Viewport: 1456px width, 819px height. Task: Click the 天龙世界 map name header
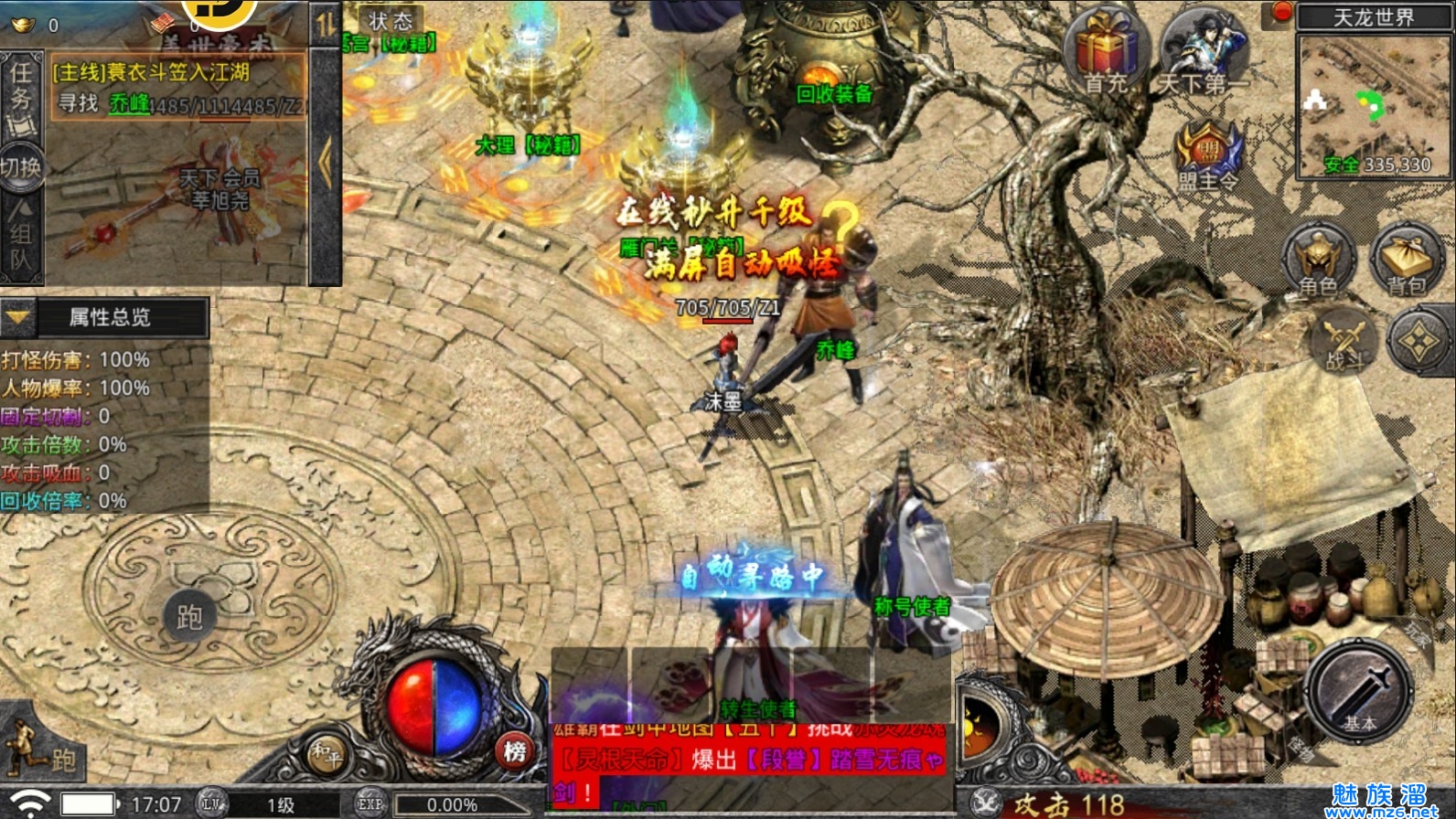(1373, 17)
